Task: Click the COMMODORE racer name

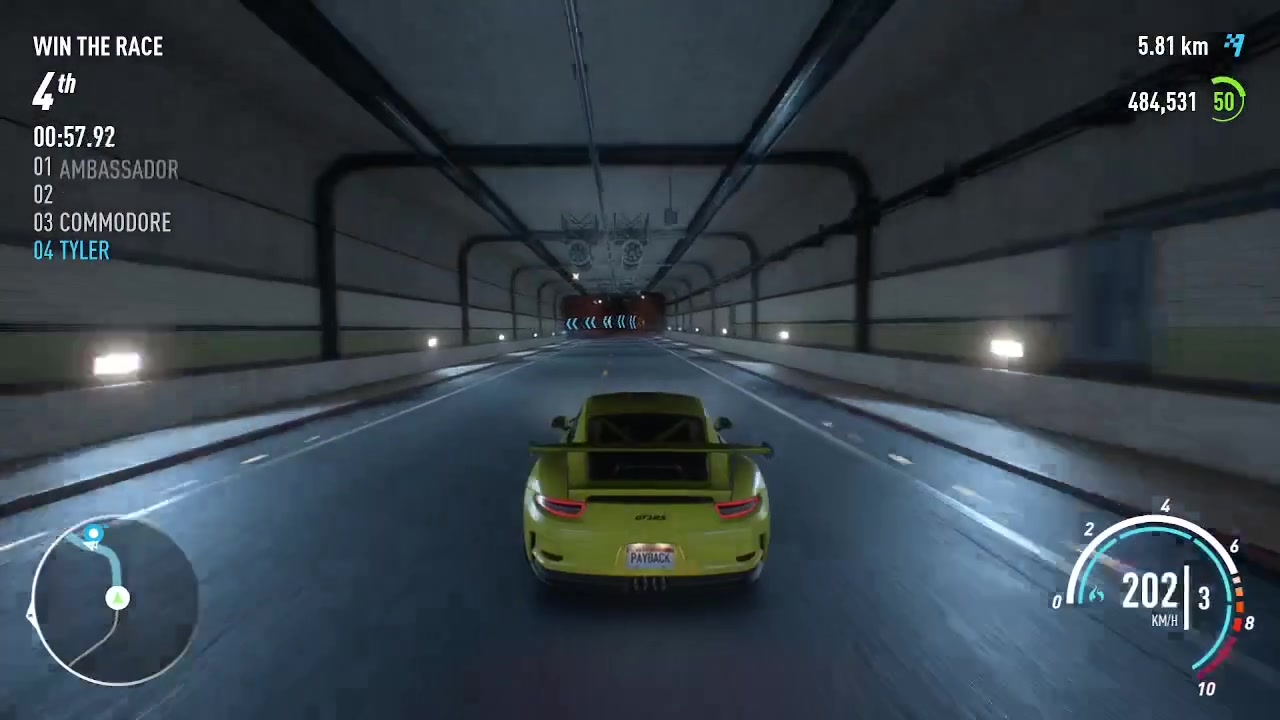Action: pos(102,222)
